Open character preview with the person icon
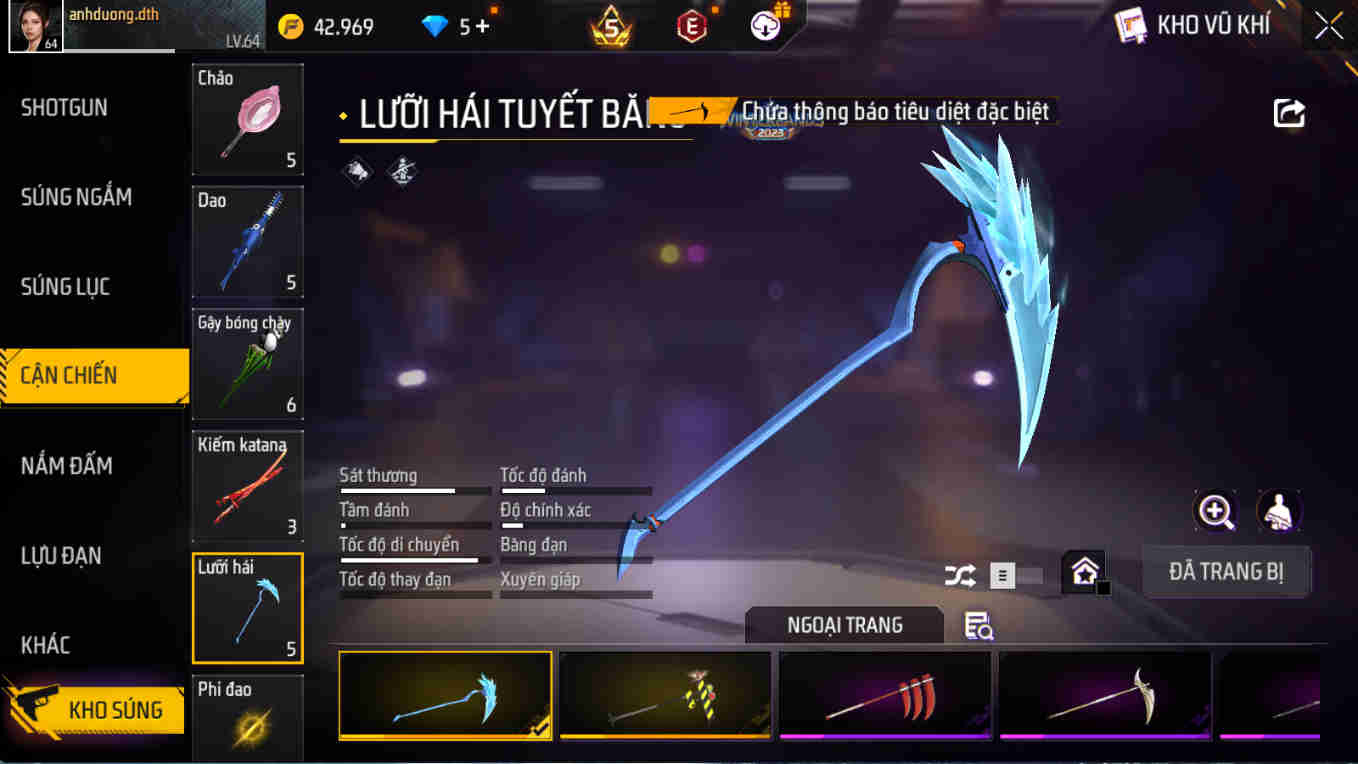Viewport: 1358px width, 764px height. click(x=1277, y=512)
